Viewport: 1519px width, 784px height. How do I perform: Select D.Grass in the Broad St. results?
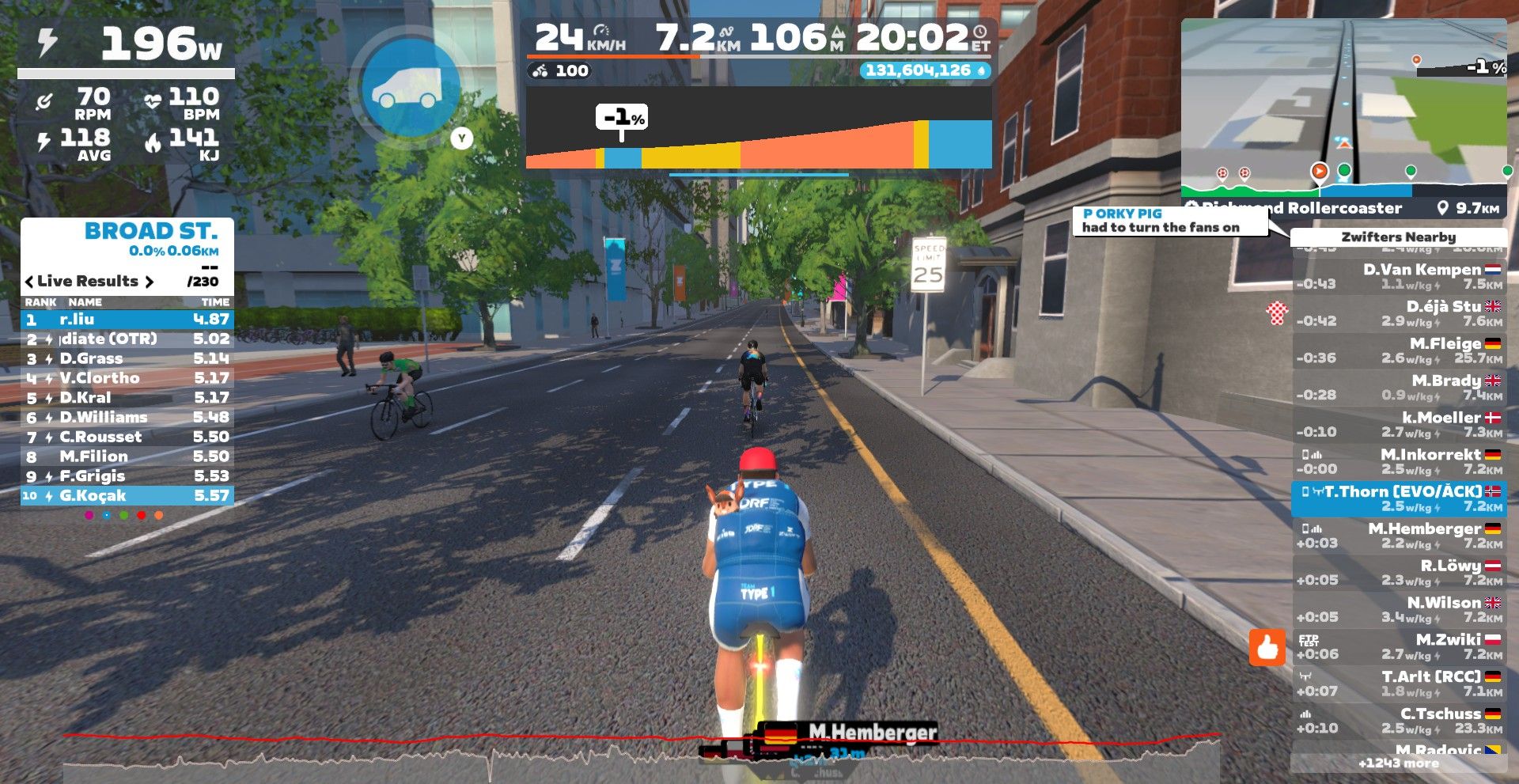point(127,358)
